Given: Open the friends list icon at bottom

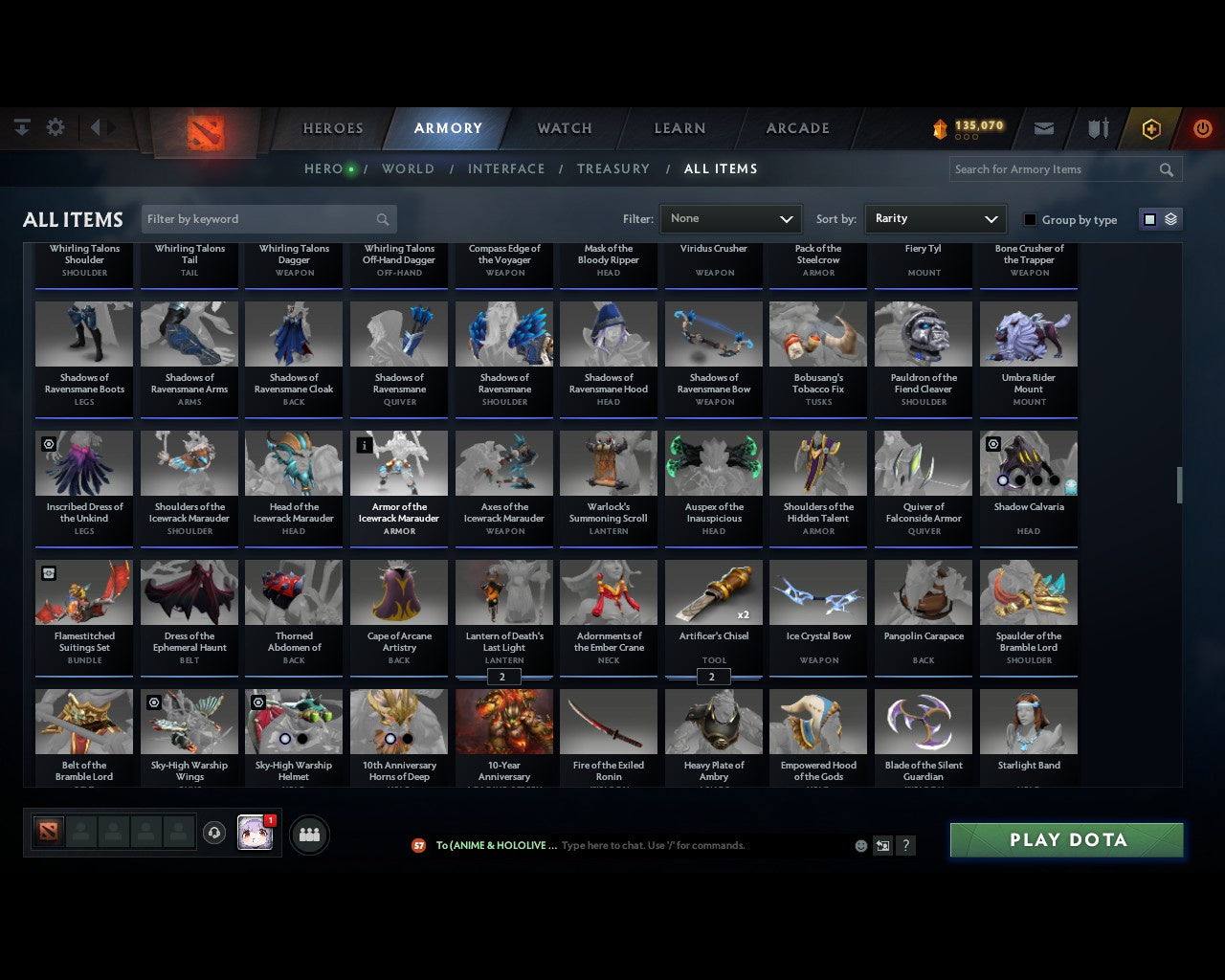Looking at the screenshot, I should pyautogui.click(x=308, y=834).
